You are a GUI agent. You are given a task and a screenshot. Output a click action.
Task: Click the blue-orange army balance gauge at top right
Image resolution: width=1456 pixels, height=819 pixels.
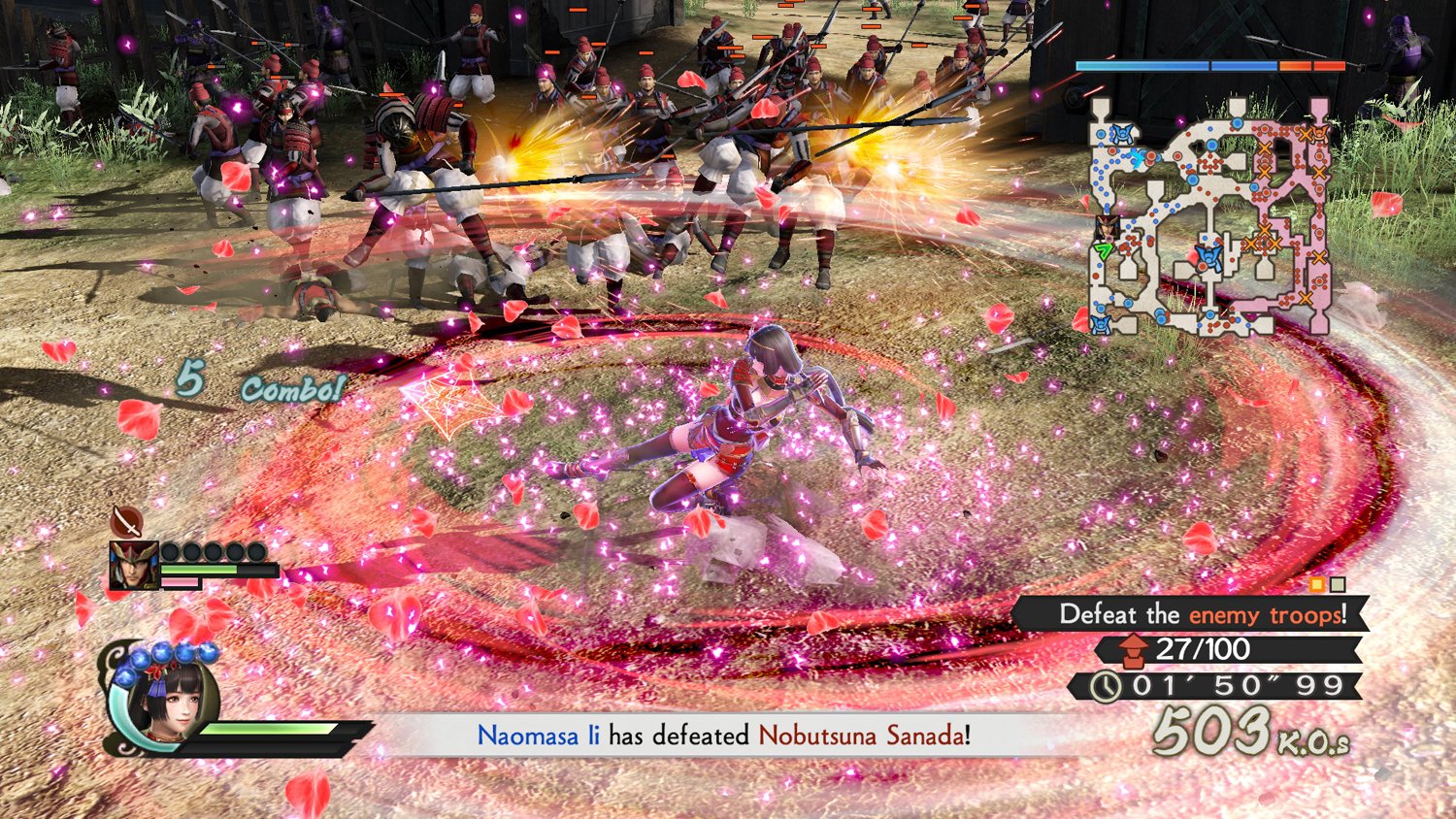tap(1210, 65)
